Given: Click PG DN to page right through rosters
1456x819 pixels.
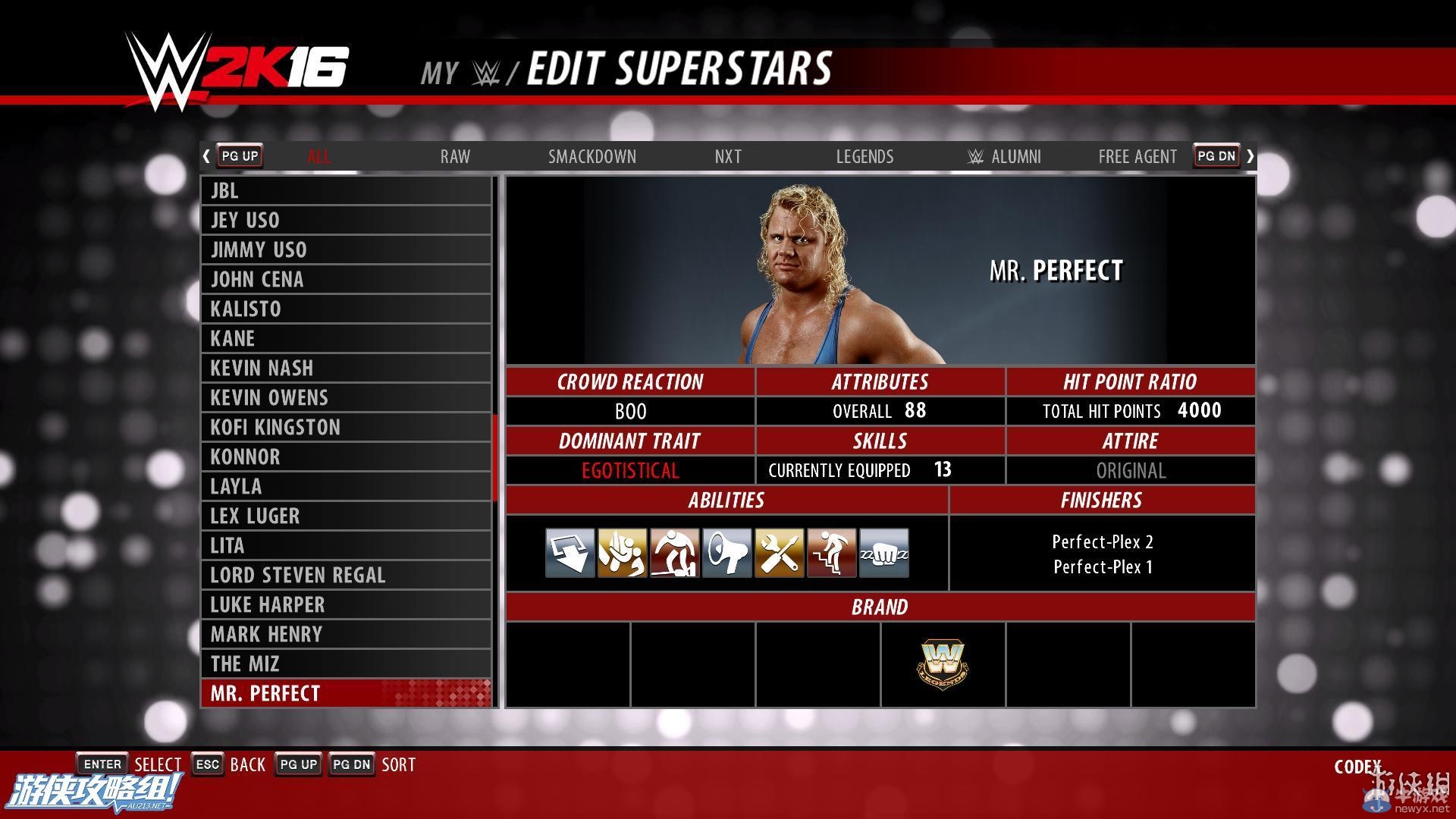Looking at the screenshot, I should tap(1216, 155).
